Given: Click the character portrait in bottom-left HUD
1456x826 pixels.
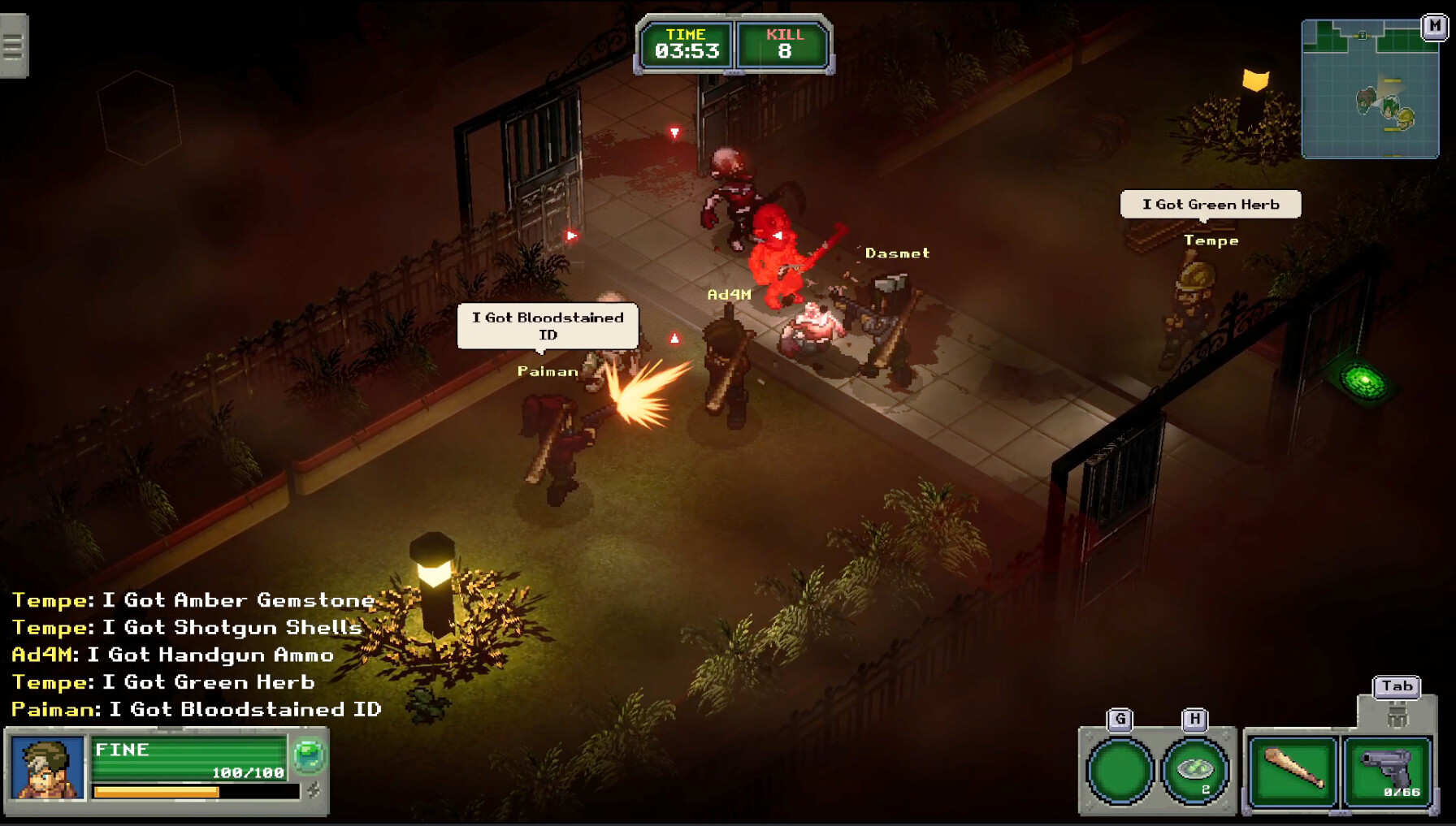Looking at the screenshot, I should tap(46, 771).
